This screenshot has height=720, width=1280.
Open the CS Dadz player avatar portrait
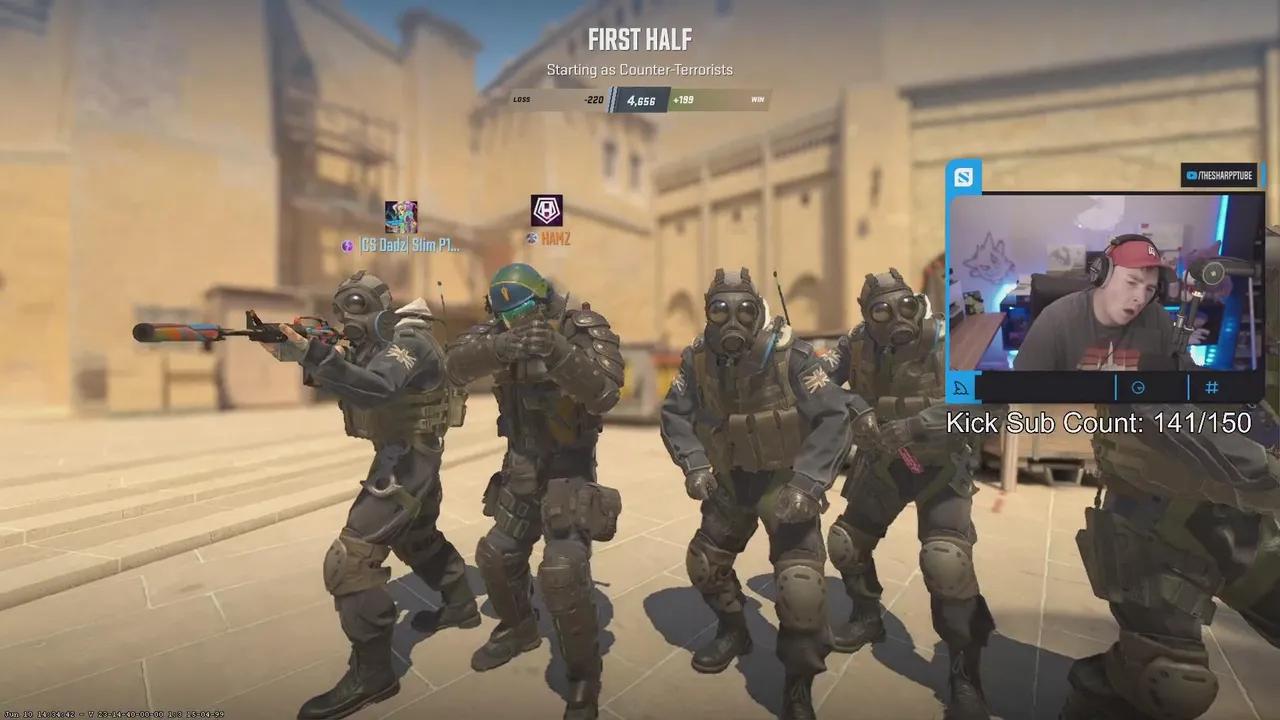(399, 213)
